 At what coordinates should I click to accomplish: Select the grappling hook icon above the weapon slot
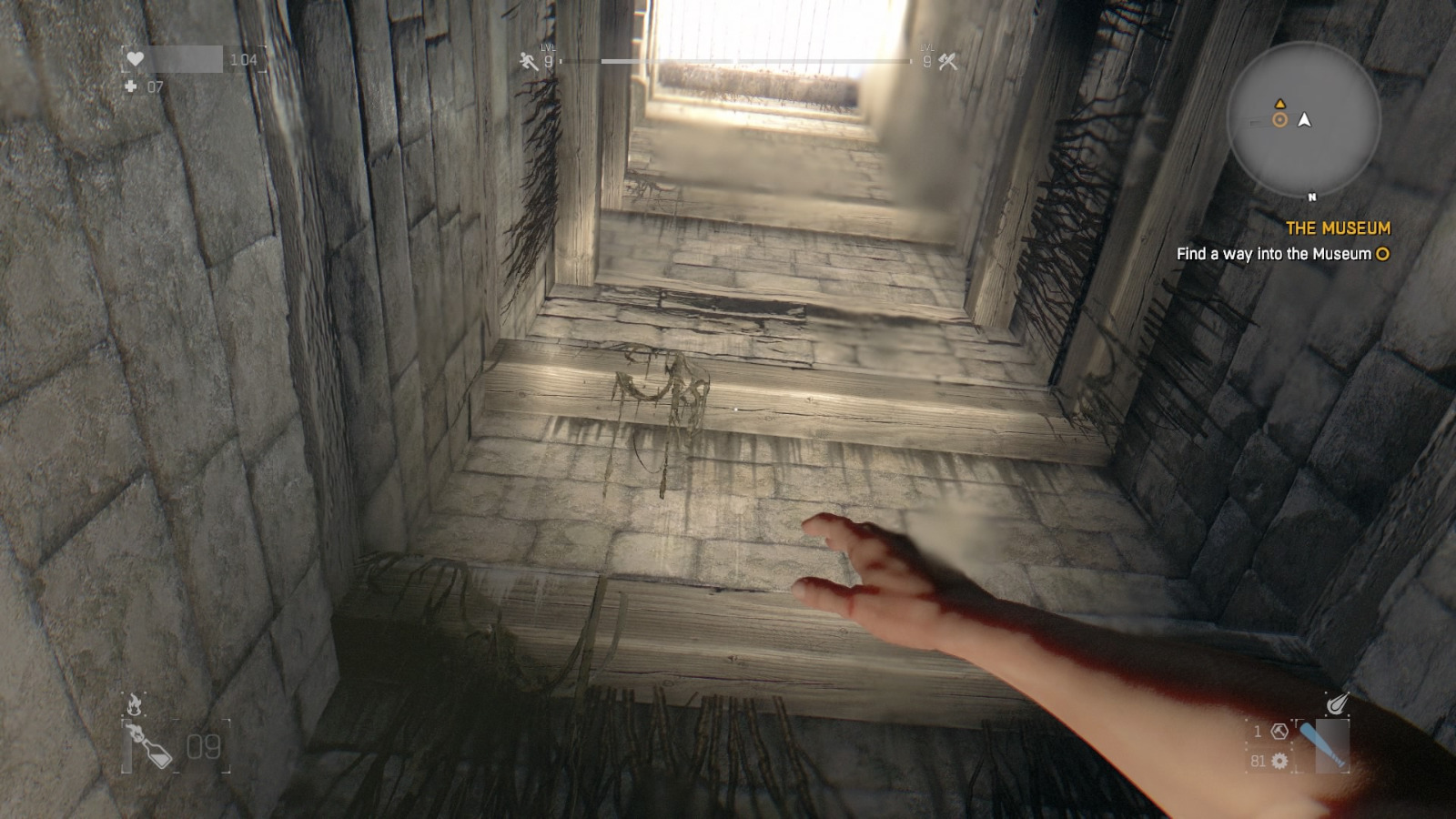tap(1339, 703)
